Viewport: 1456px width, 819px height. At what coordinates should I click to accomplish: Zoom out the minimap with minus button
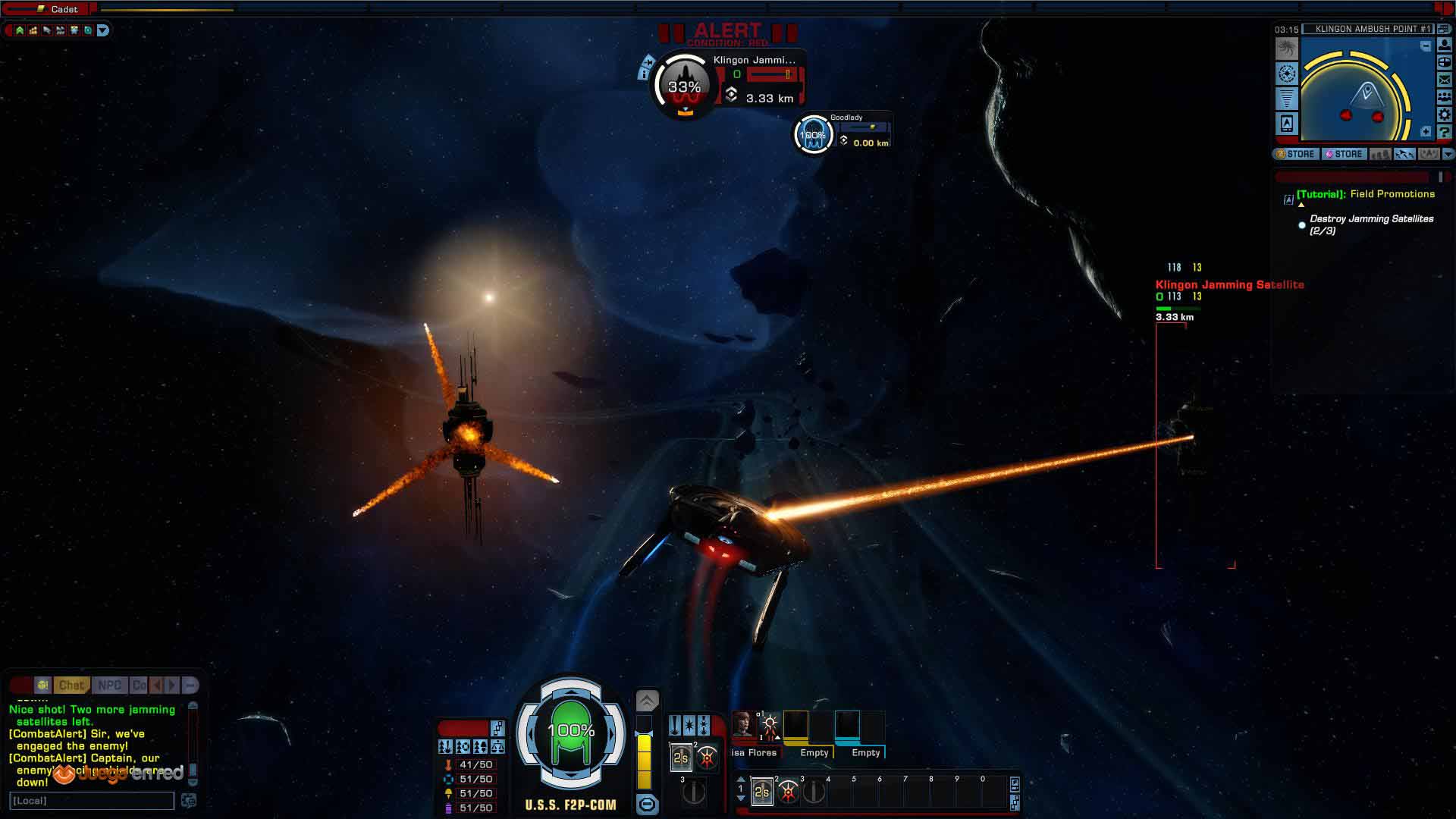pos(1426,46)
